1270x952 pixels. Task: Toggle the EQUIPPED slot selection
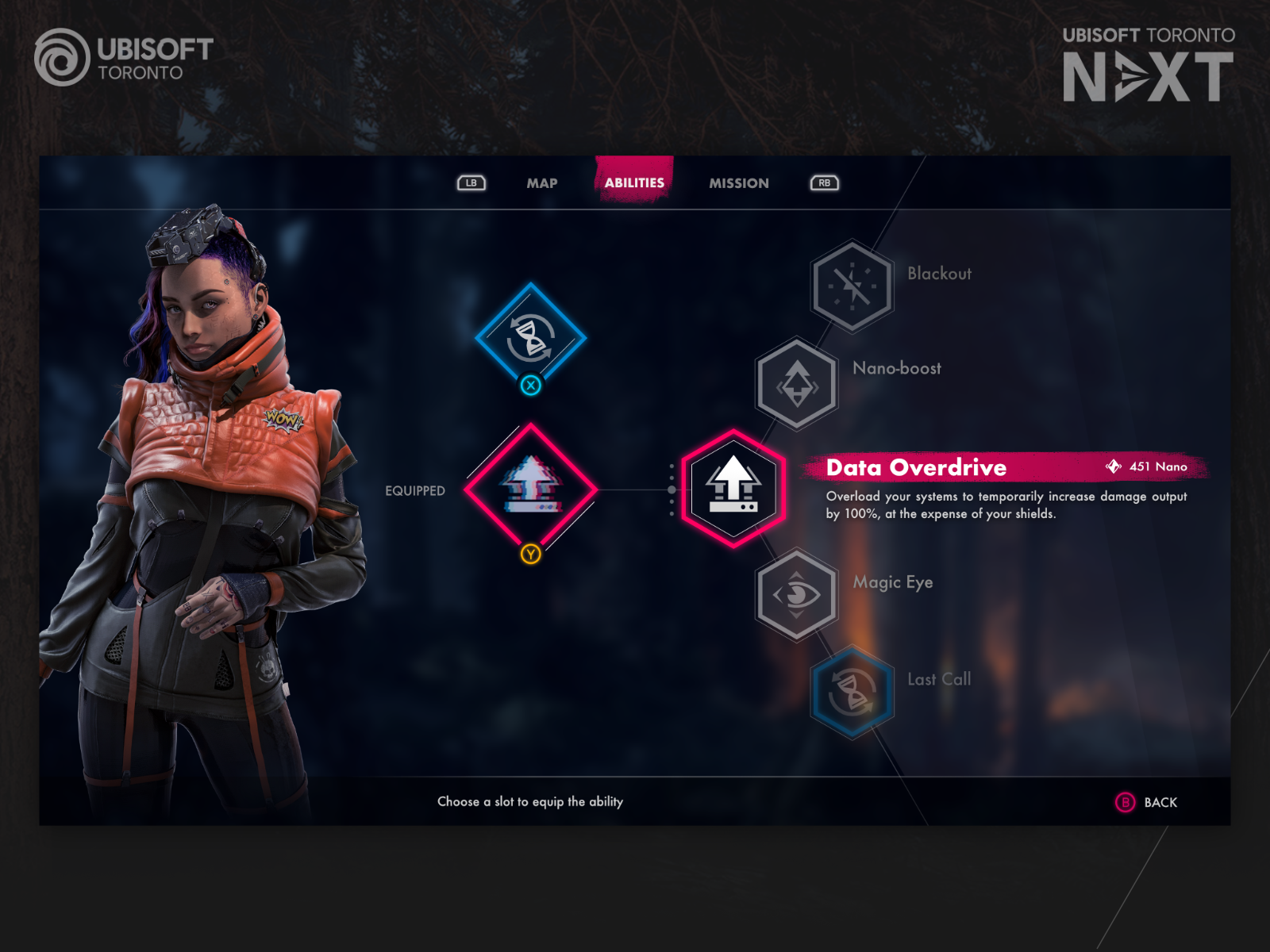(x=416, y=490)
